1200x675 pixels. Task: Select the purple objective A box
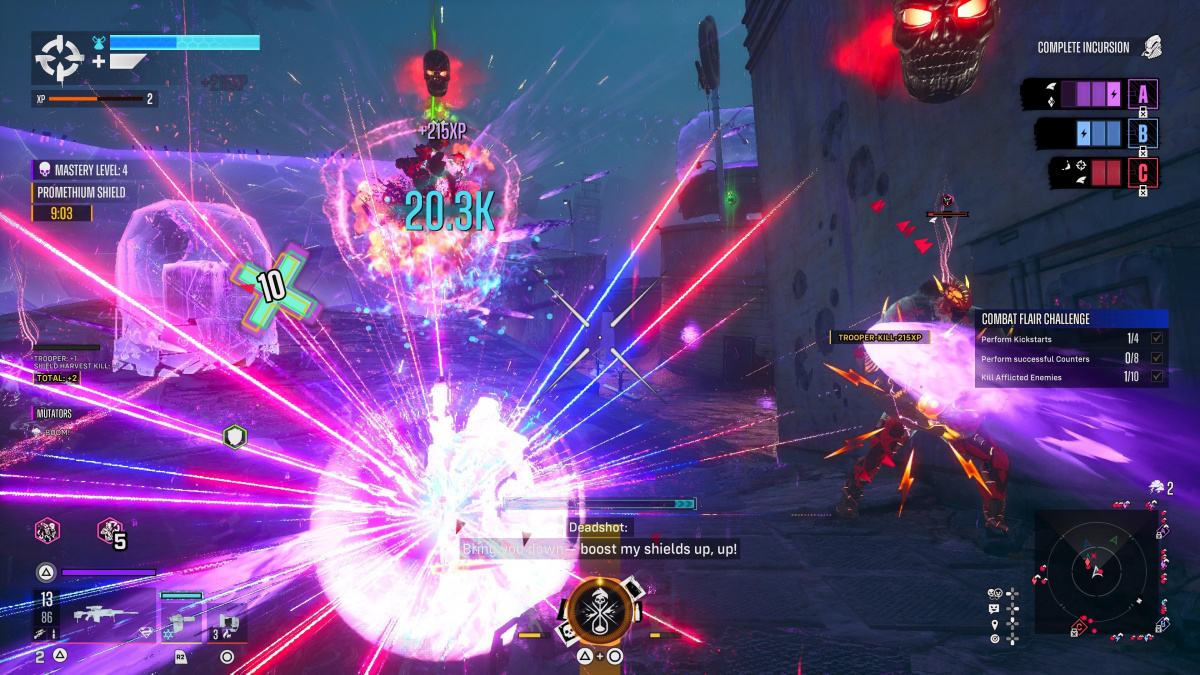(x=1143, y=94)
